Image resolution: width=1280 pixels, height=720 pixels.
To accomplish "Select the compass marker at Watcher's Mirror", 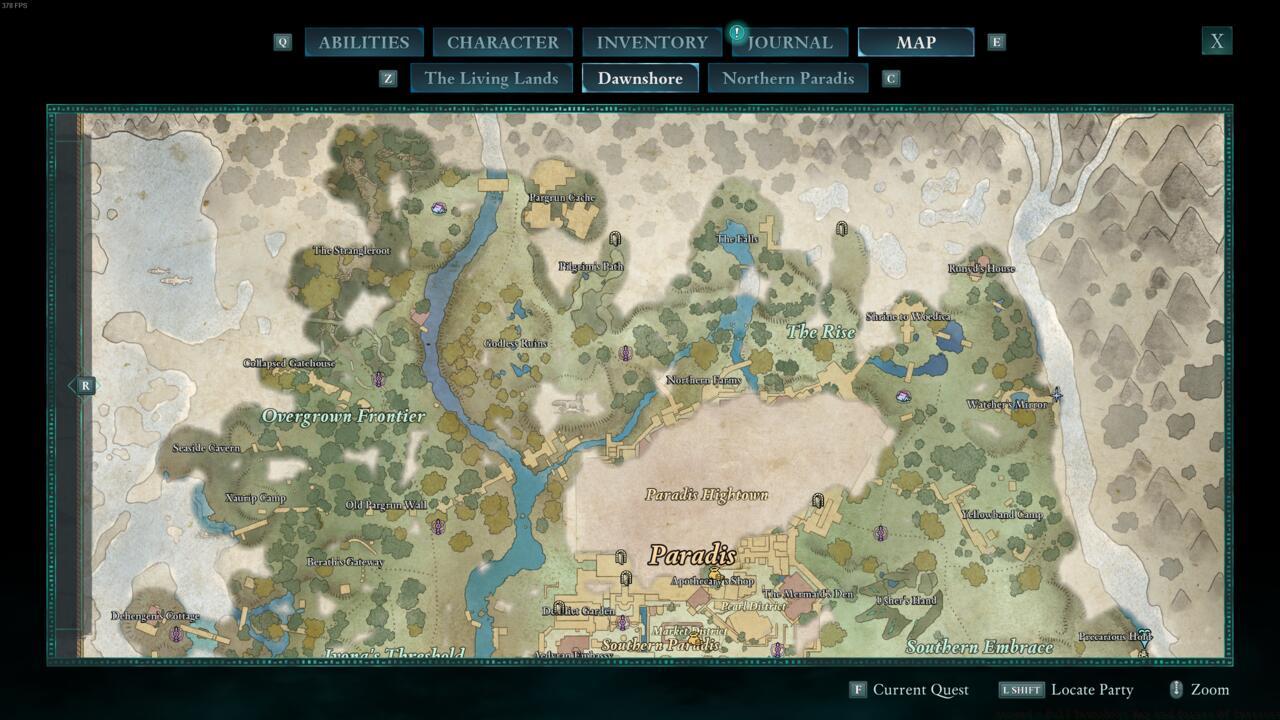I will [x=1056, y=395].
